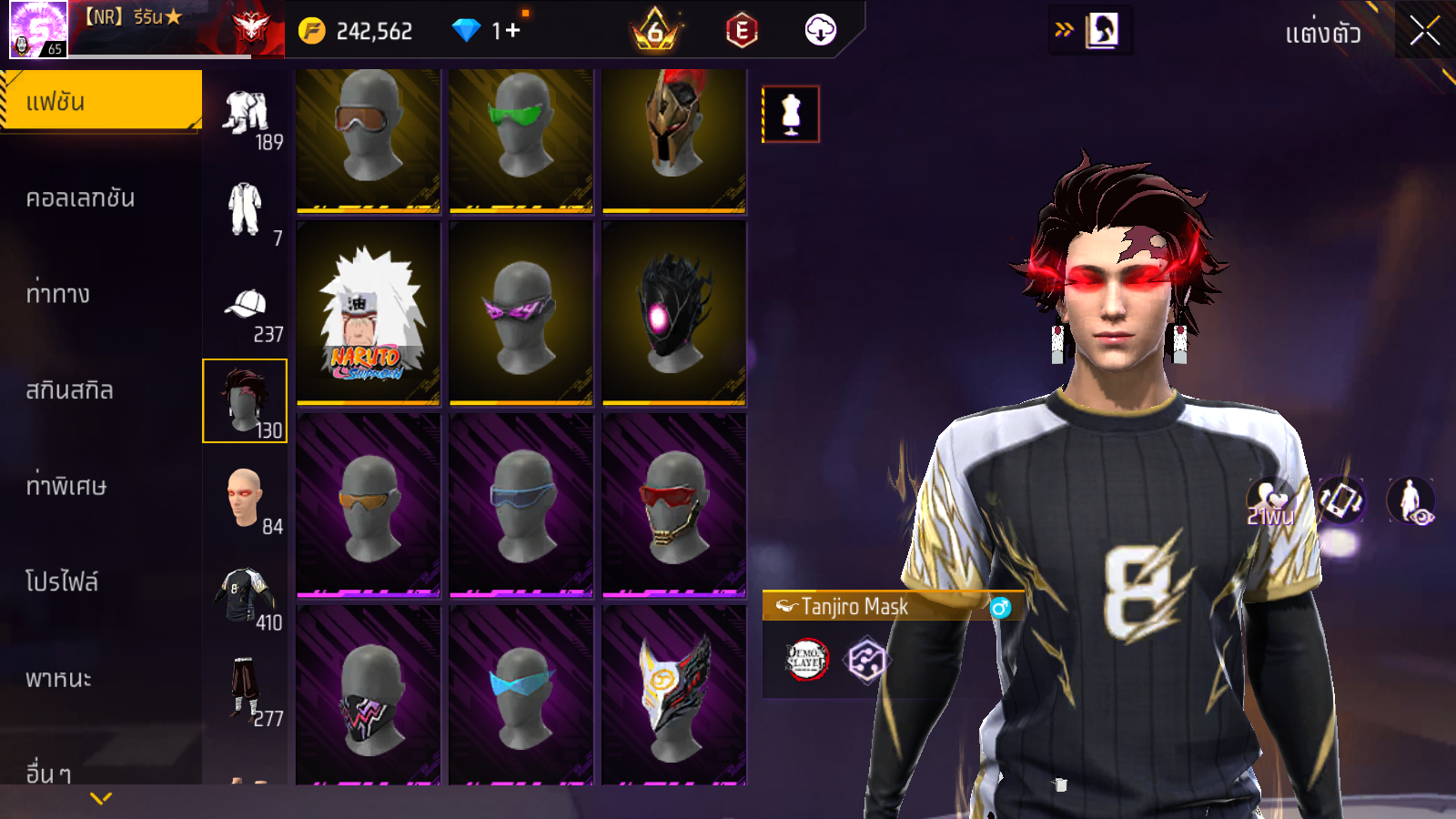Open the สกินสกิล category
The image size is (1456, 819).
[69, 390]
